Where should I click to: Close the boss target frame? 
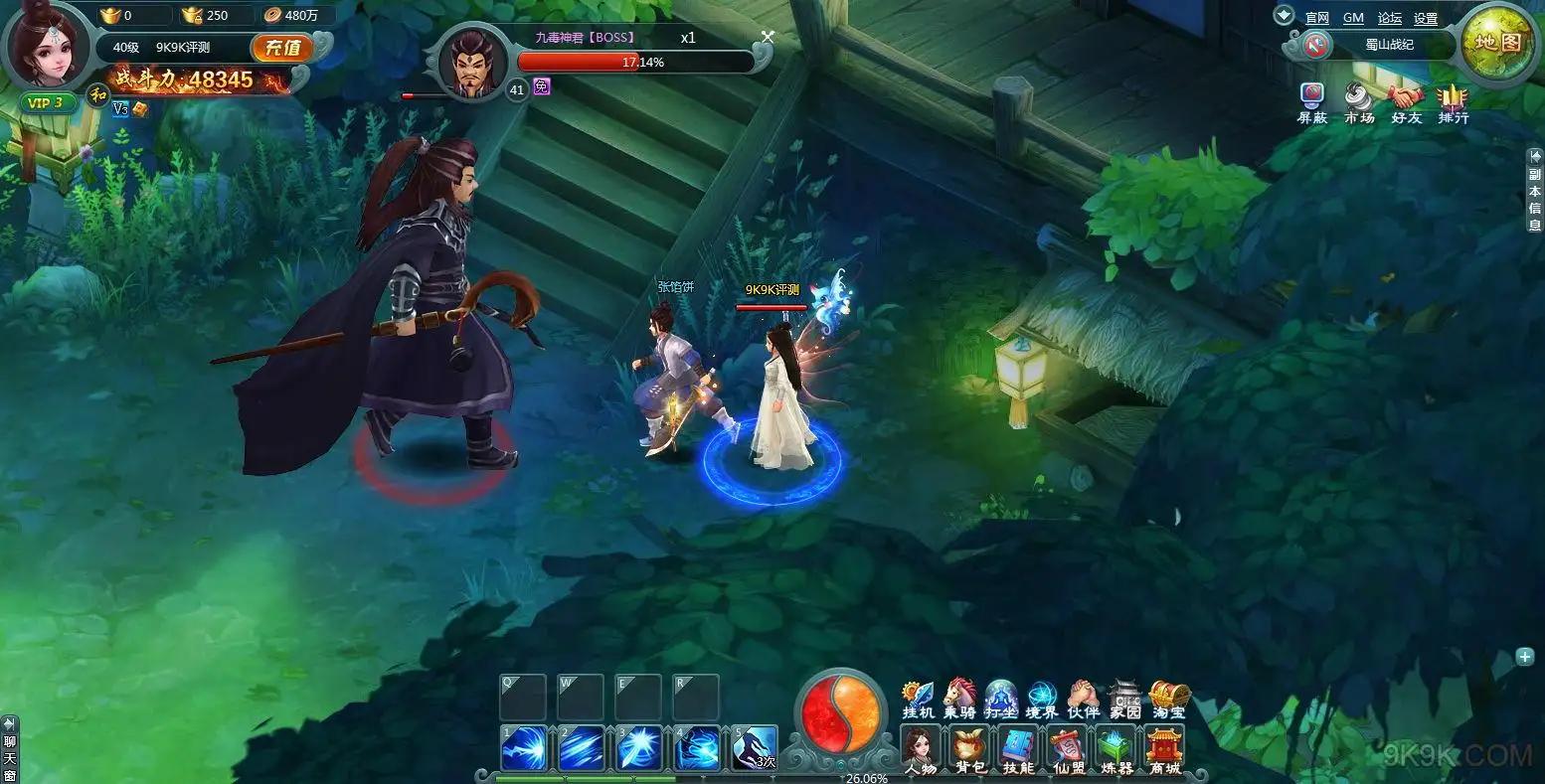coord(767,37)
